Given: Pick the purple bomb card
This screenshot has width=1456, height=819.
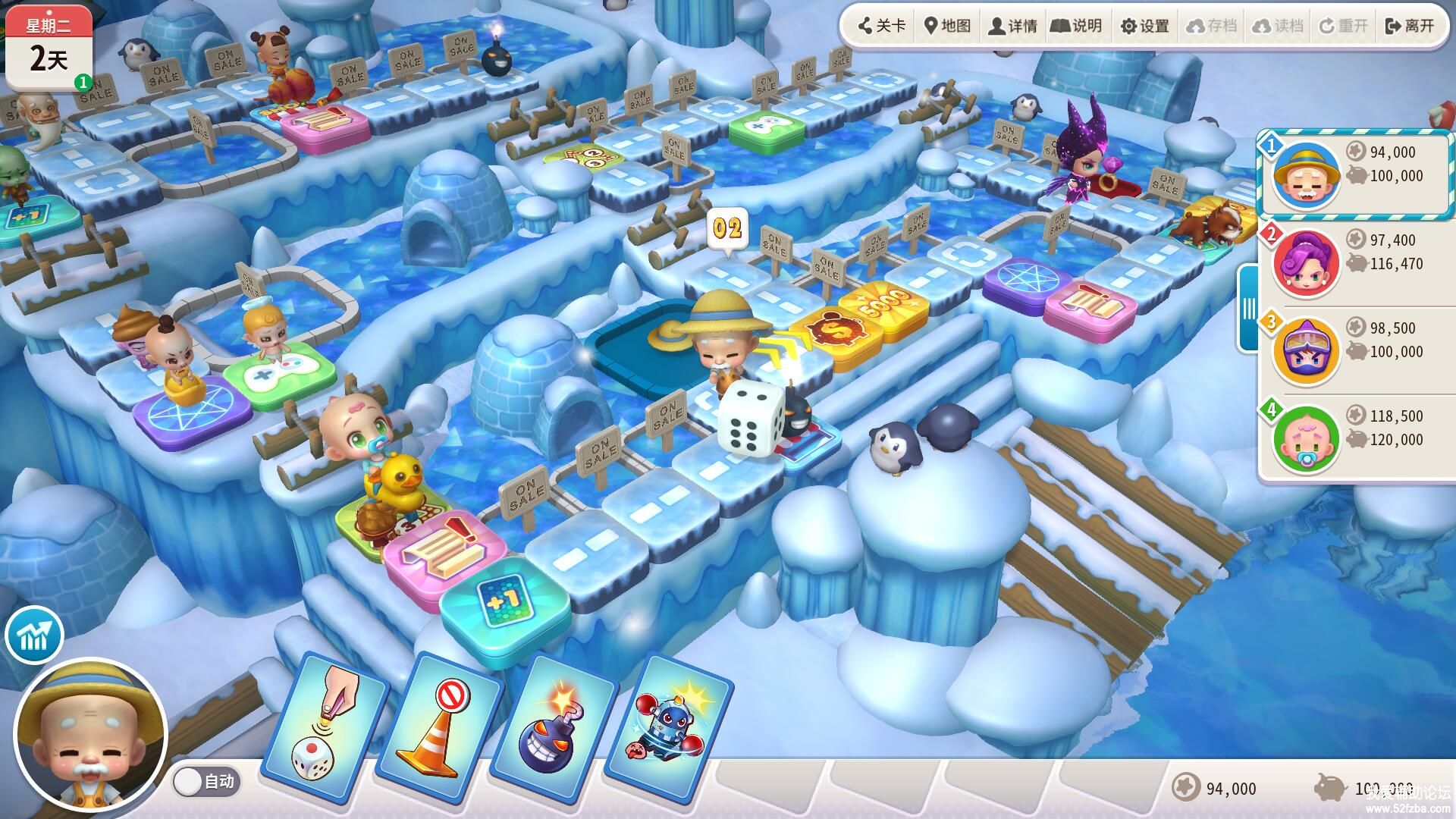Looking at the screenshot, I should coord(551,730).
